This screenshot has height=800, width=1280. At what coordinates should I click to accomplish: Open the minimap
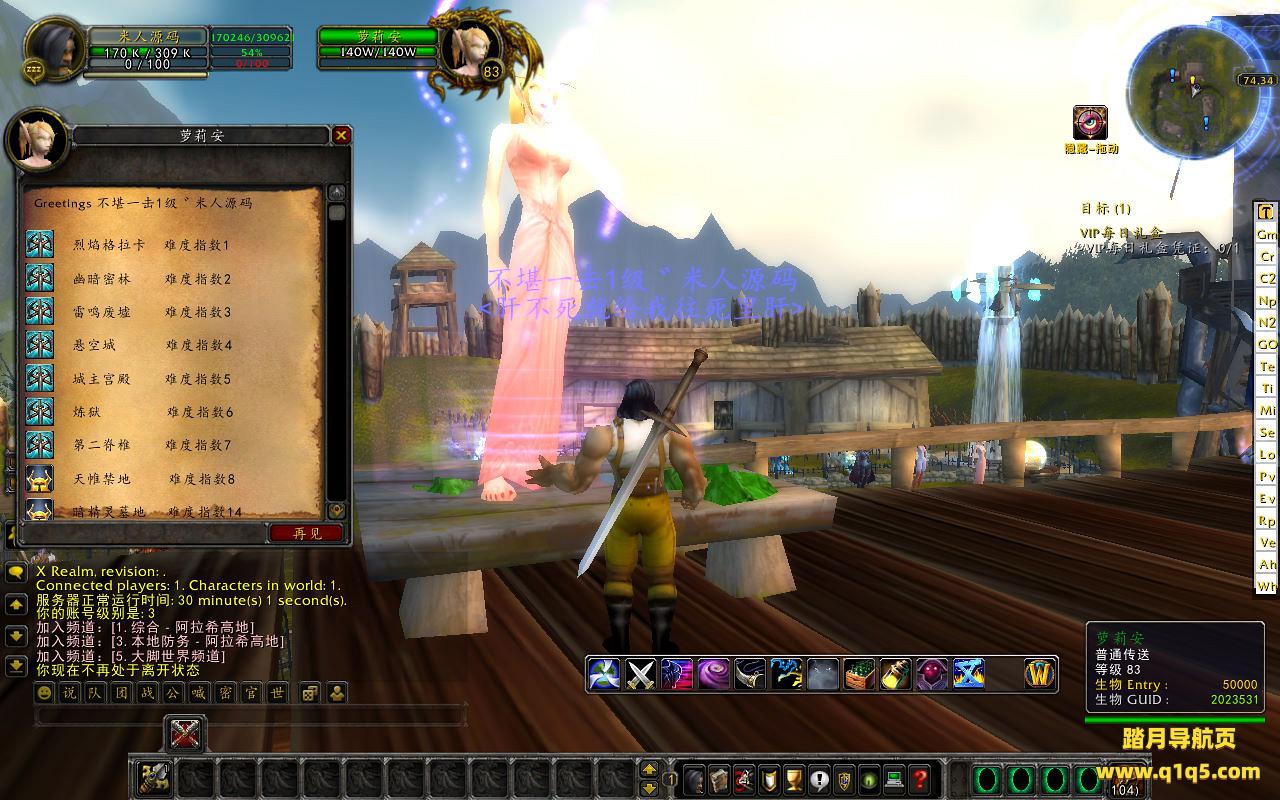tap(1190, 84)
